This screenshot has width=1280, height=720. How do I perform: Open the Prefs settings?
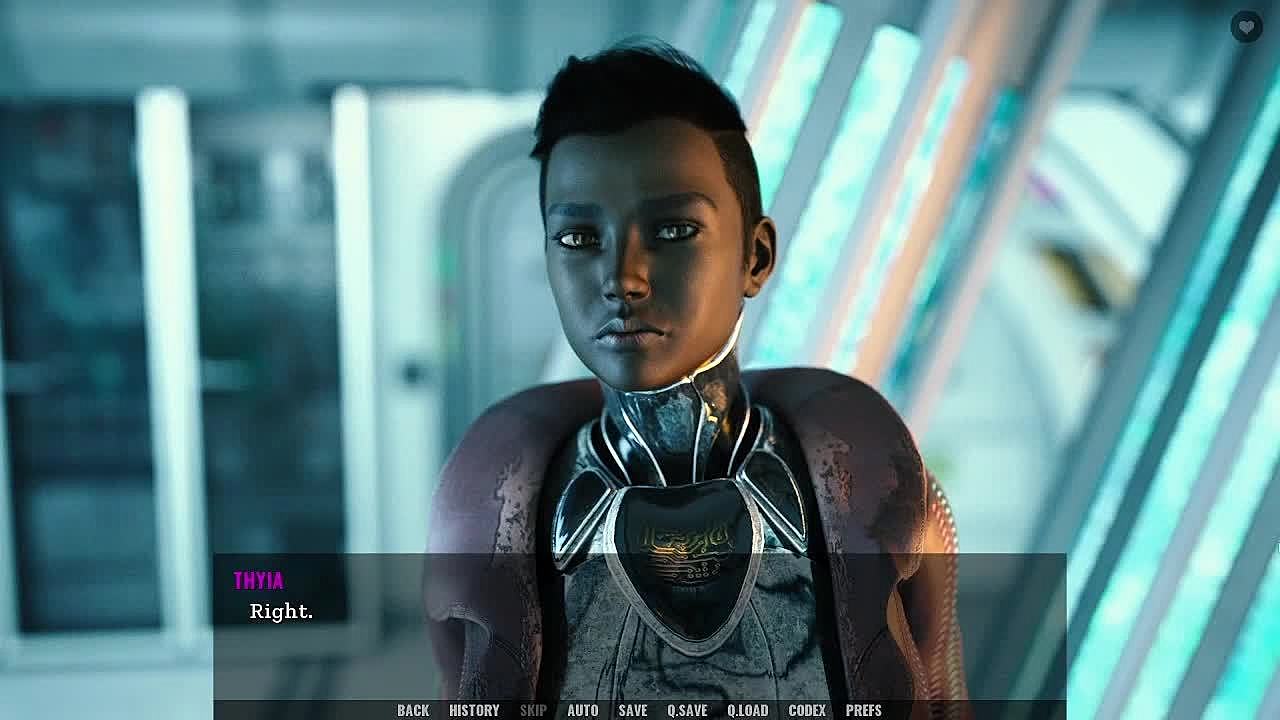point(864,710)
